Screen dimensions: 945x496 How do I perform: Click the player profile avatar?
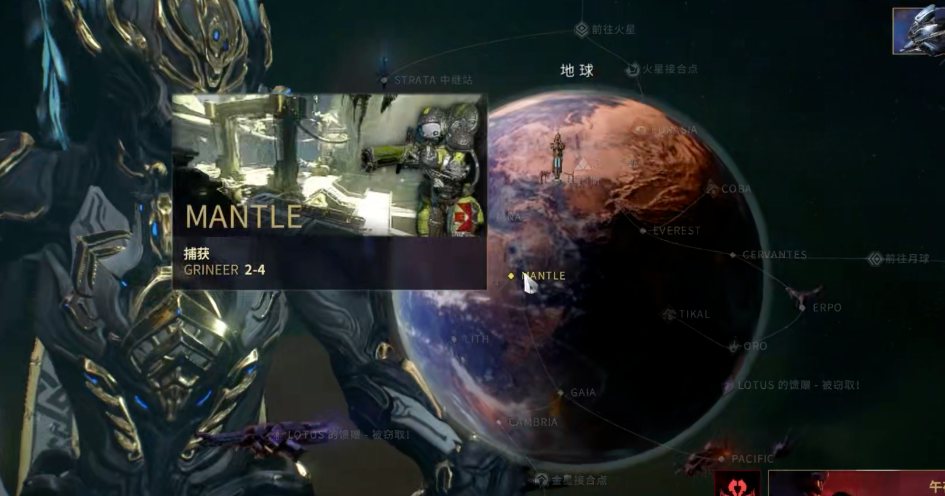(918, 30)
